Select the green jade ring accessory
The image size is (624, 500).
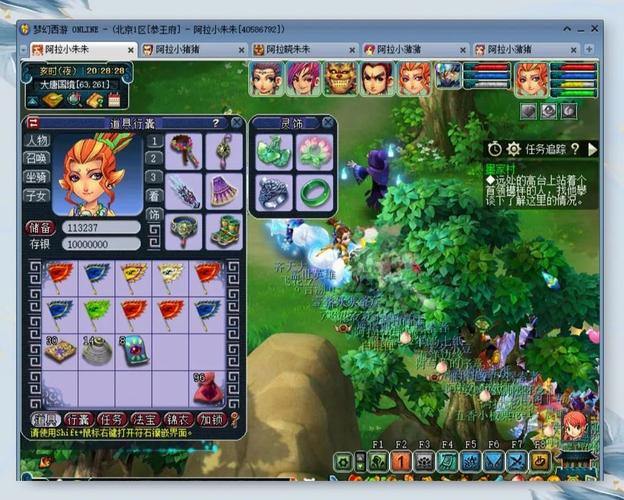(314, 191)
